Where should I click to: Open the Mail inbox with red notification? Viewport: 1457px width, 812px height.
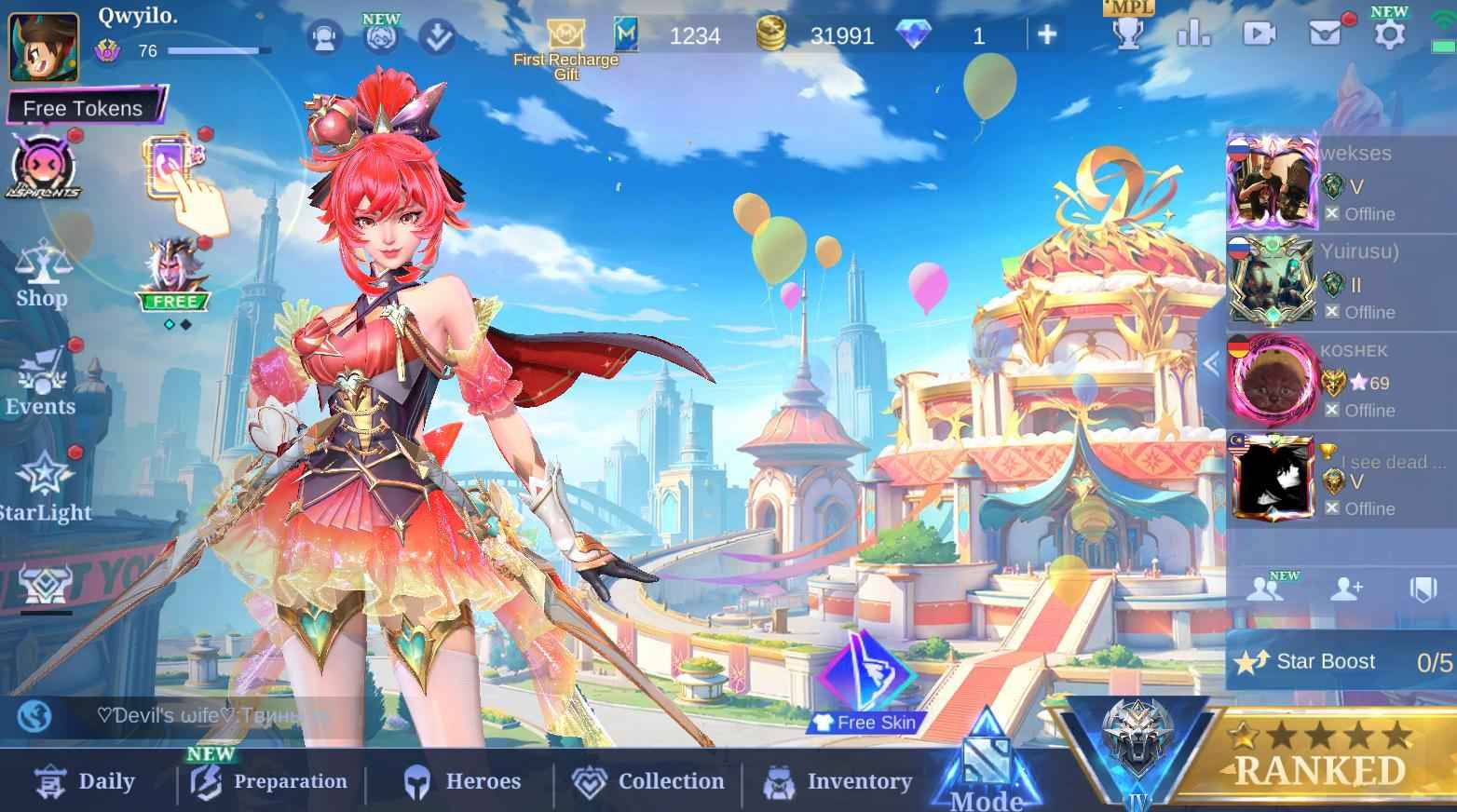(x=1325, y=33)
